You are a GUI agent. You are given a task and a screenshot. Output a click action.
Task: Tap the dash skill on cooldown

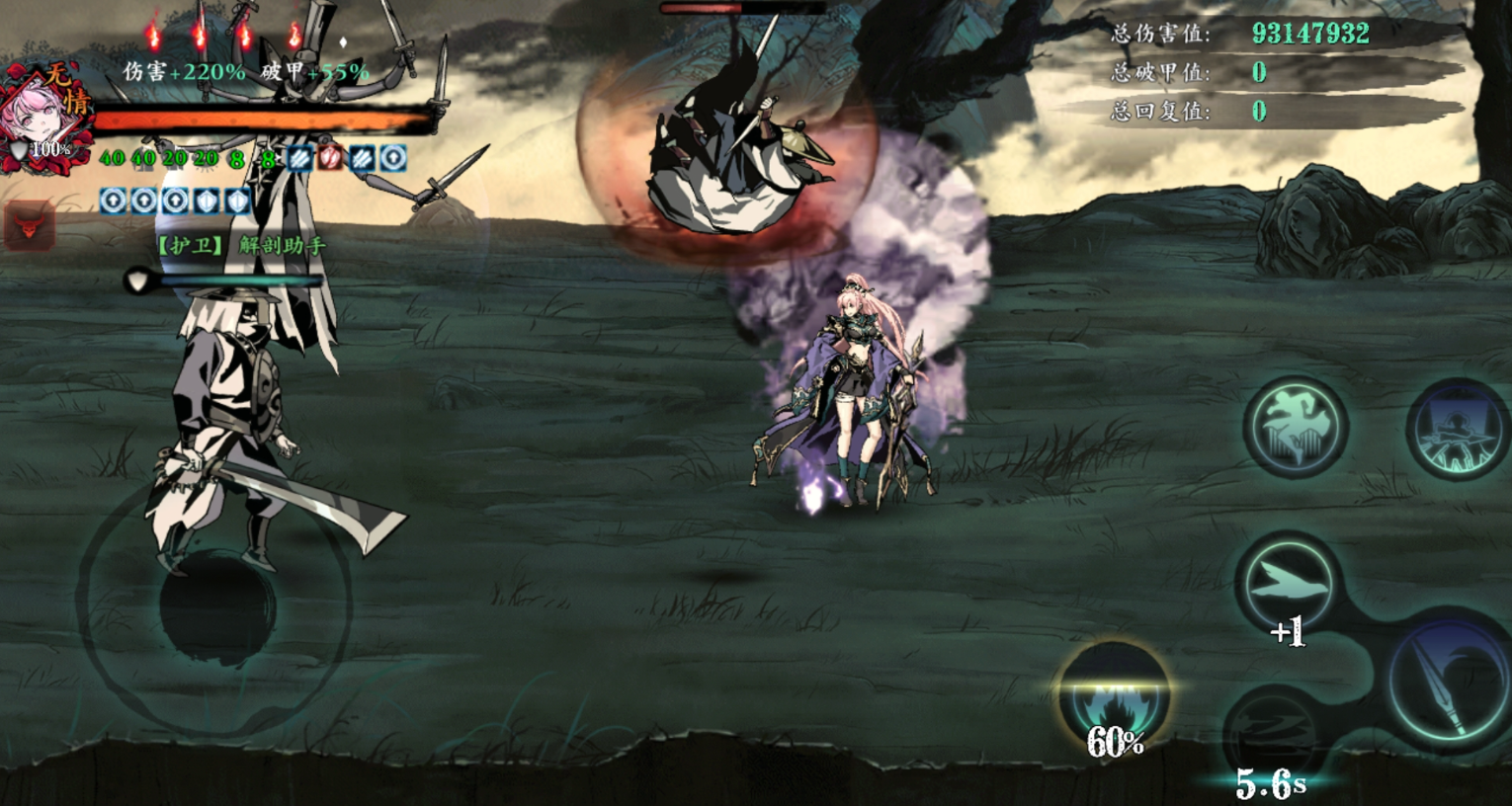pos(1275,733)
